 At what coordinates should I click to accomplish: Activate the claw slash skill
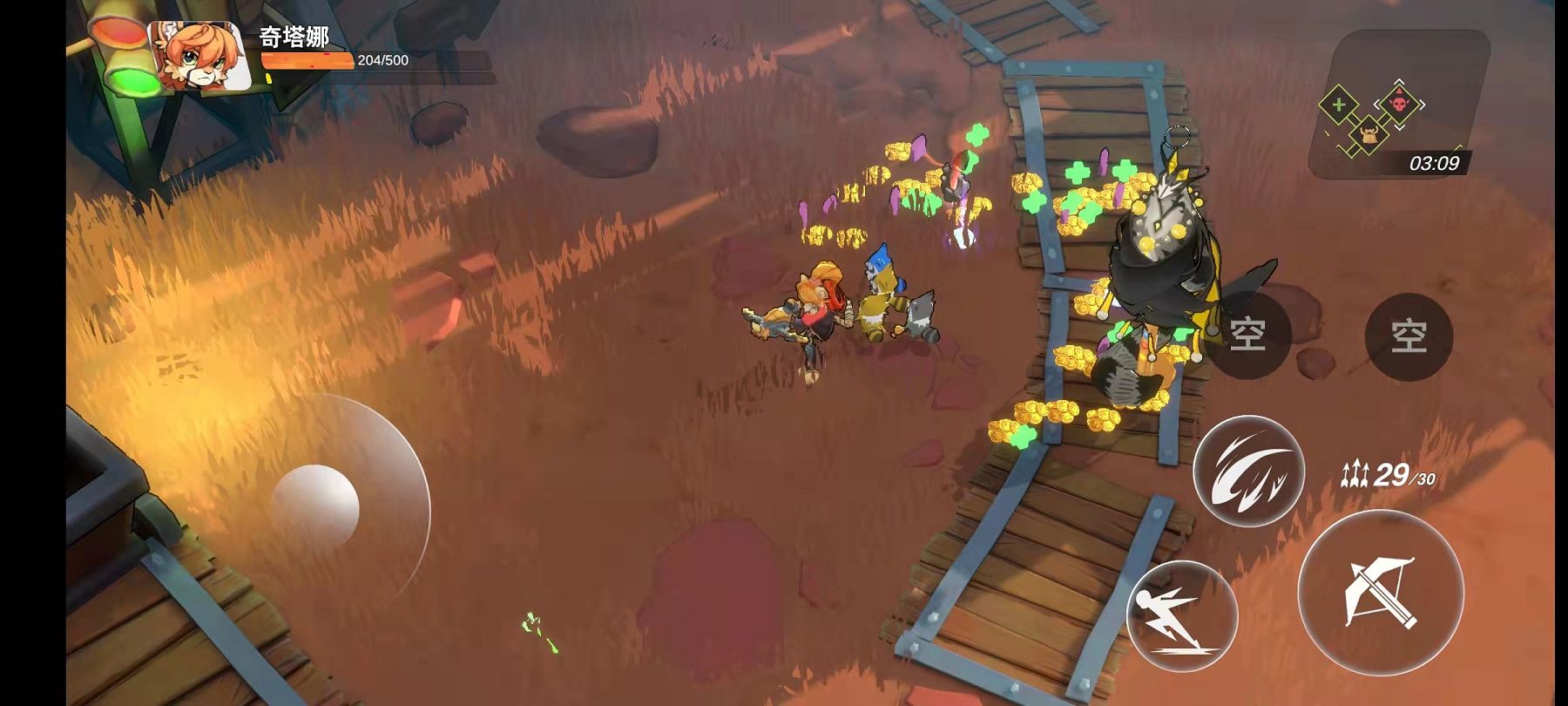[1248, 471]
